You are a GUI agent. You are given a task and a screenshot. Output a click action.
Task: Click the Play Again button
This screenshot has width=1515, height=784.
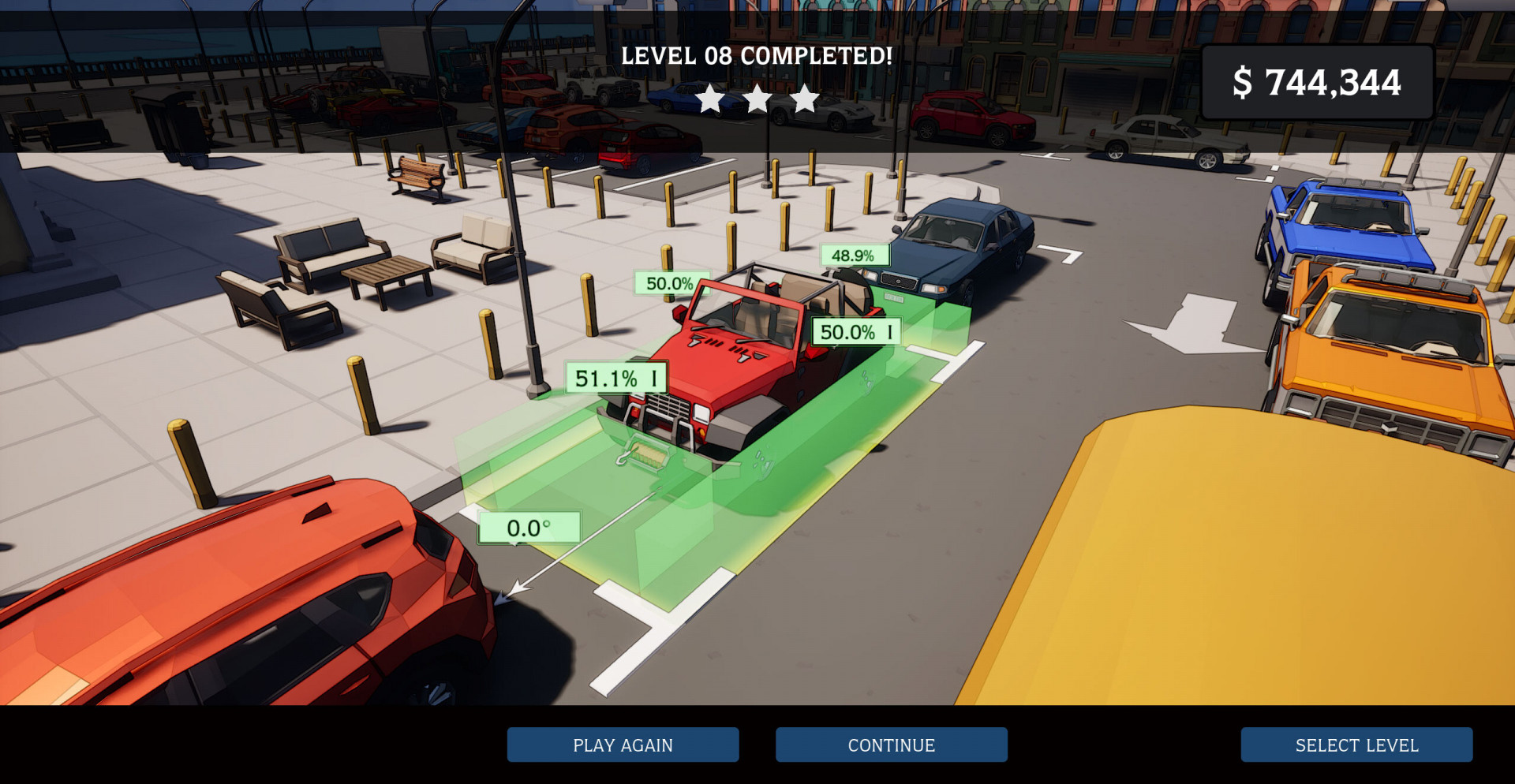(x=623, y=745)
